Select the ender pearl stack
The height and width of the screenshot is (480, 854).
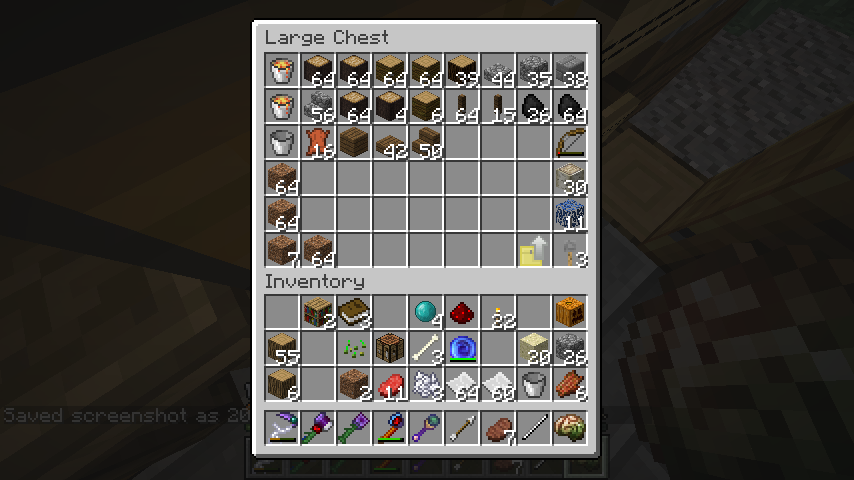pos(425,312)
